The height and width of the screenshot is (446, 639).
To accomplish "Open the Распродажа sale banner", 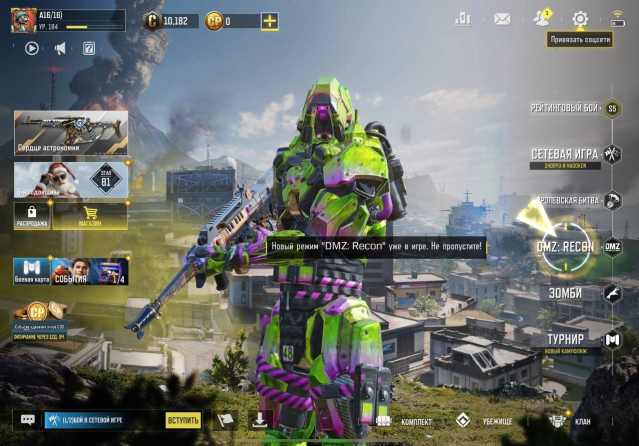I will [x=31, y=214].
